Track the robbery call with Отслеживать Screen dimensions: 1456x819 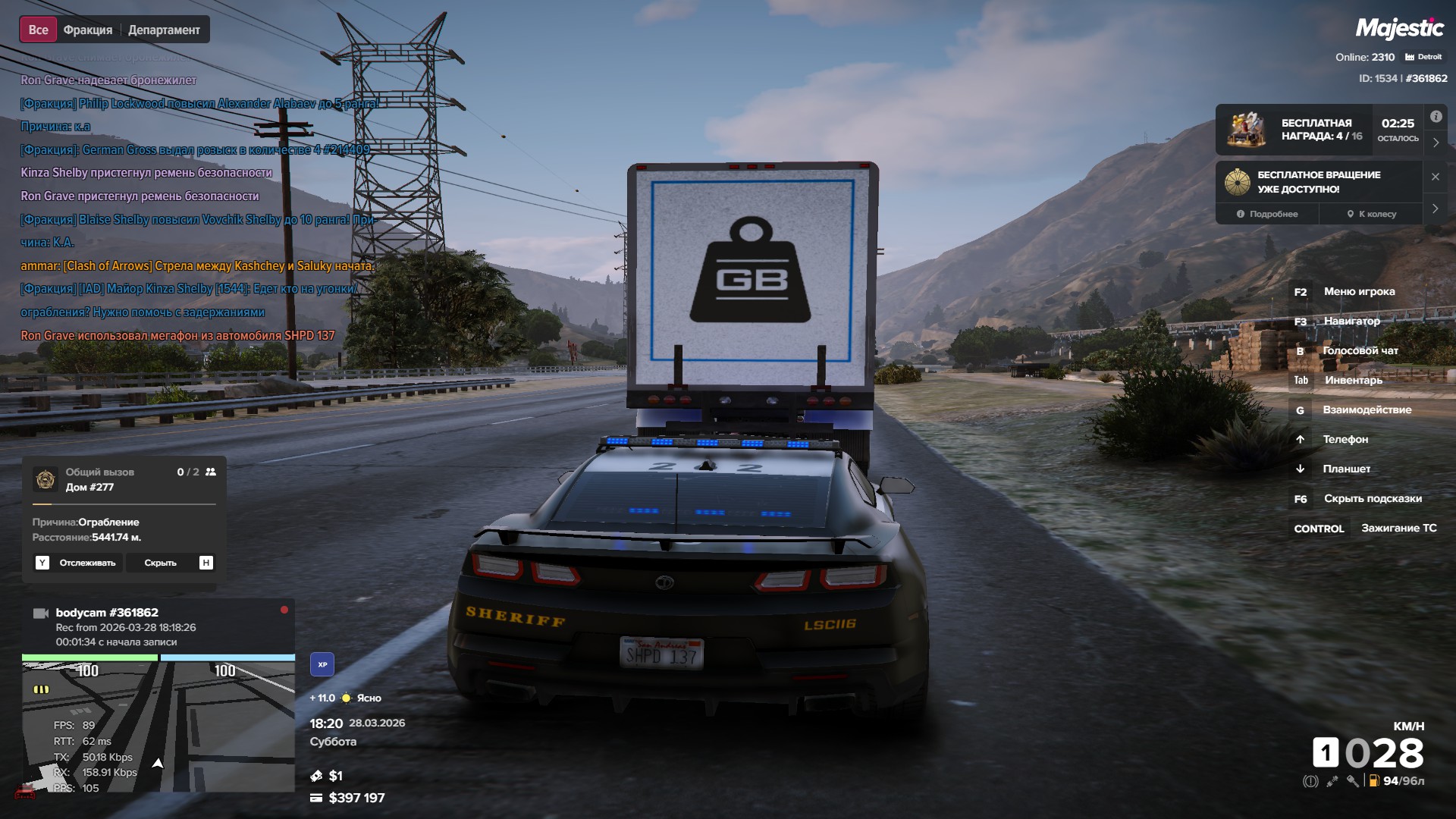point(78,563)
